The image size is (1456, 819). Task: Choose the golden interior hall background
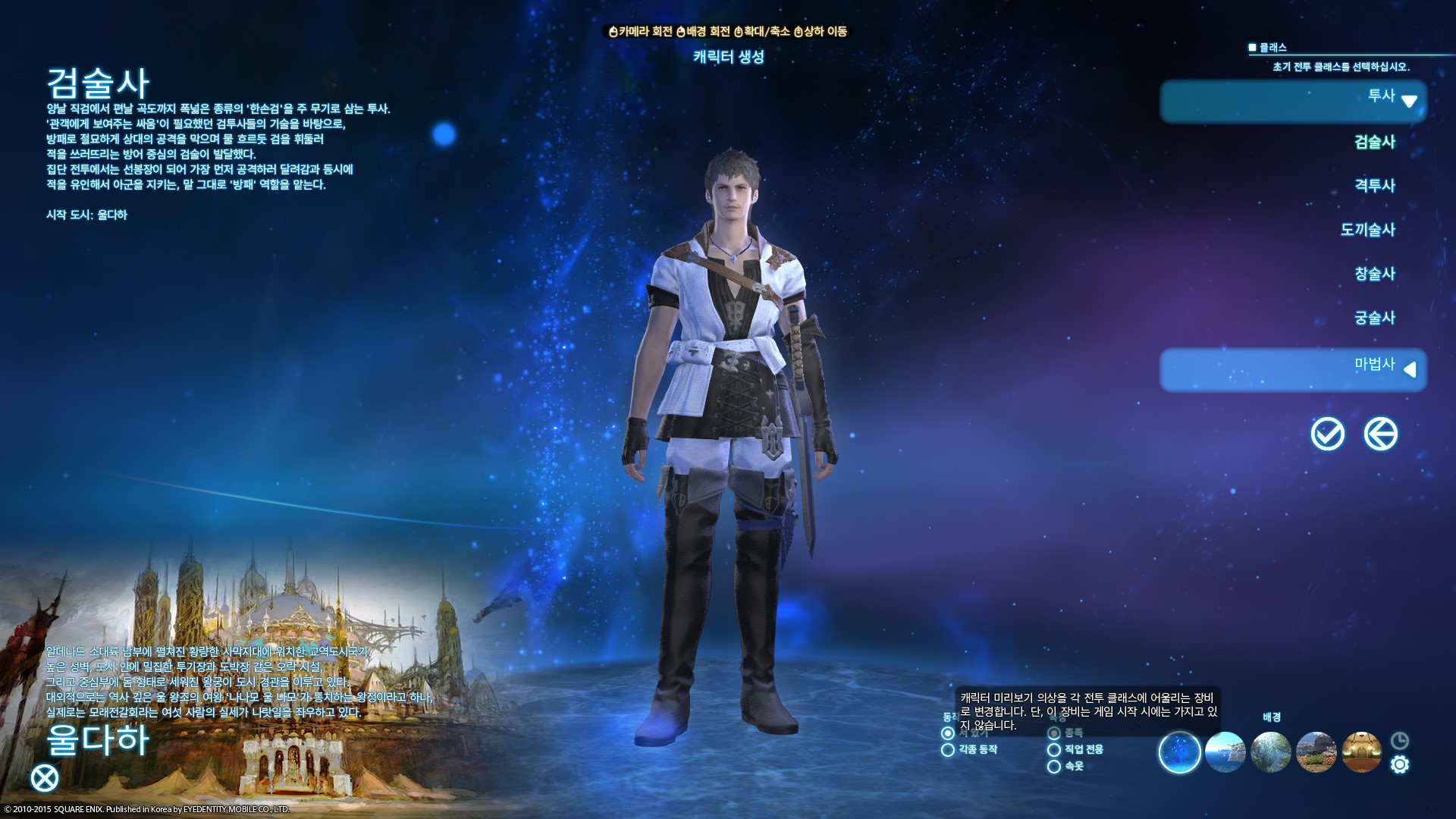pos(1362,752)
